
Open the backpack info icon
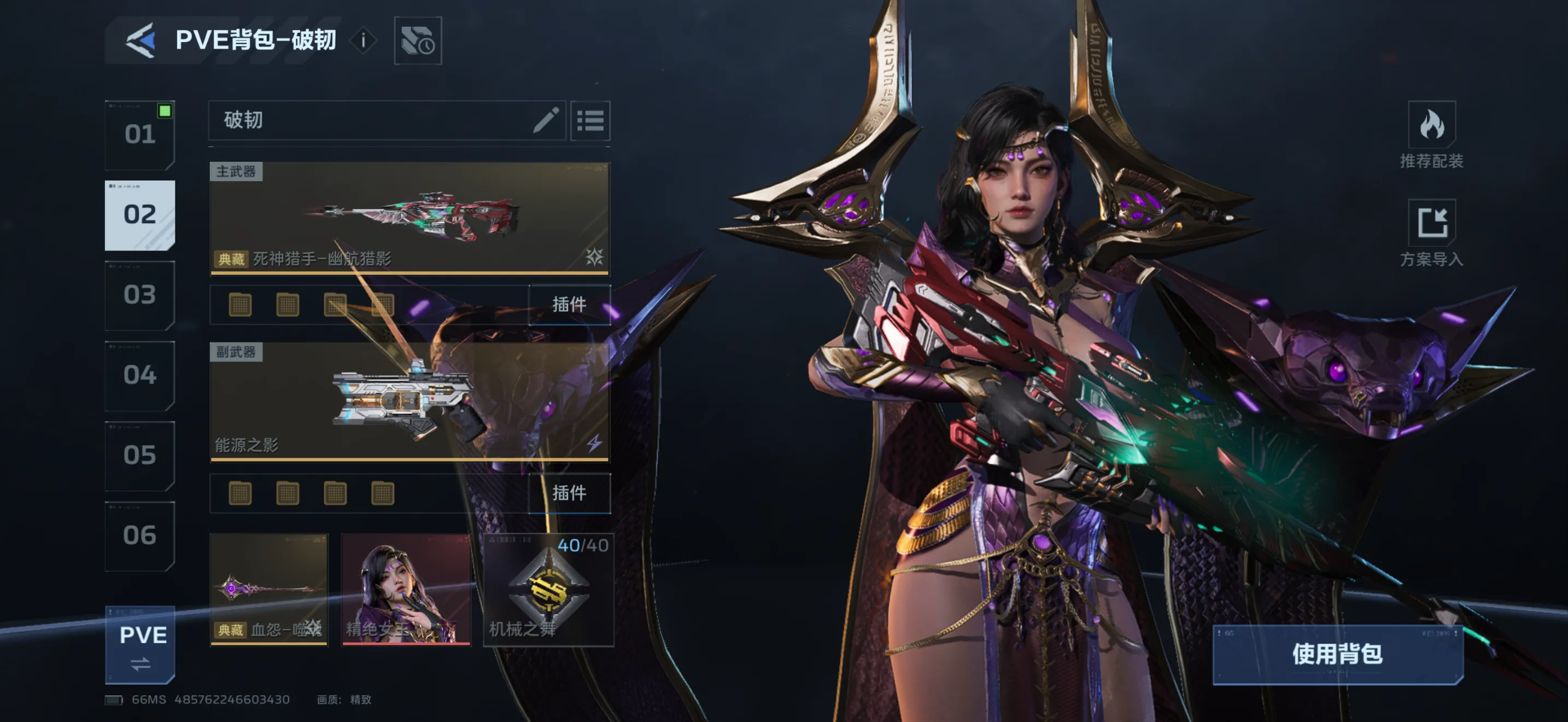point(364,41)
